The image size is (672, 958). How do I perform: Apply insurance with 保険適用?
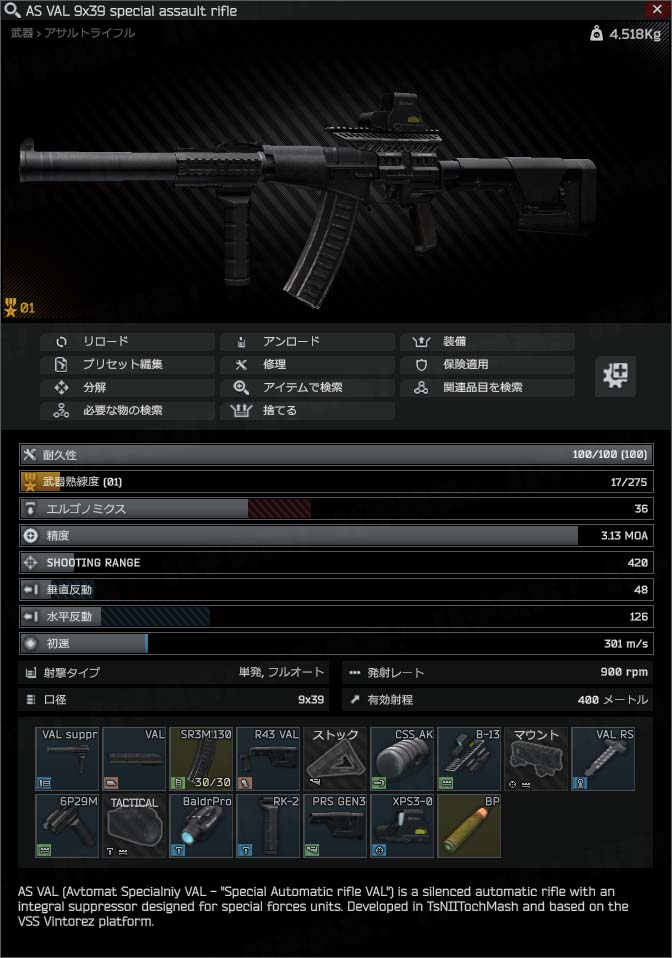tap(487, 364)
